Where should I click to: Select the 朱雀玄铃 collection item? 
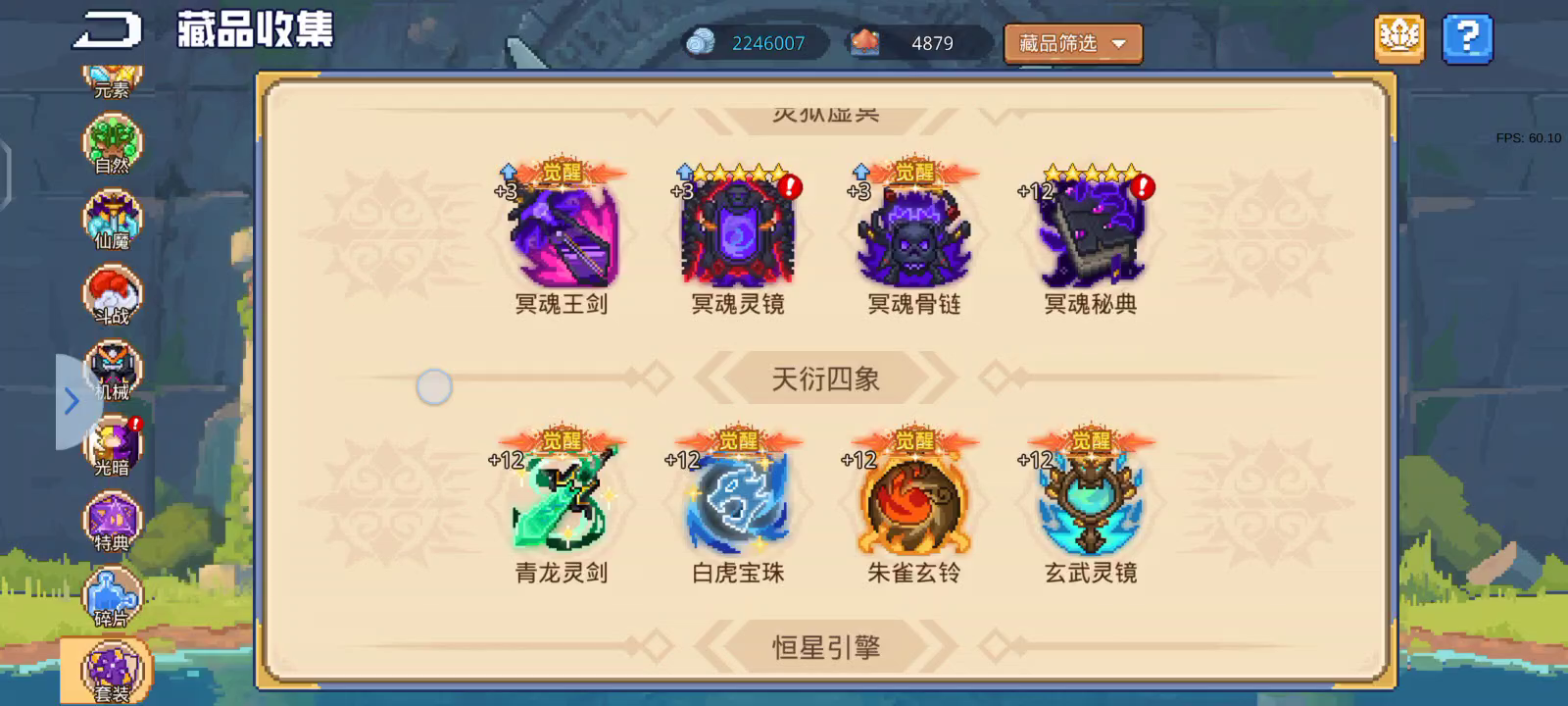point(914,502)
